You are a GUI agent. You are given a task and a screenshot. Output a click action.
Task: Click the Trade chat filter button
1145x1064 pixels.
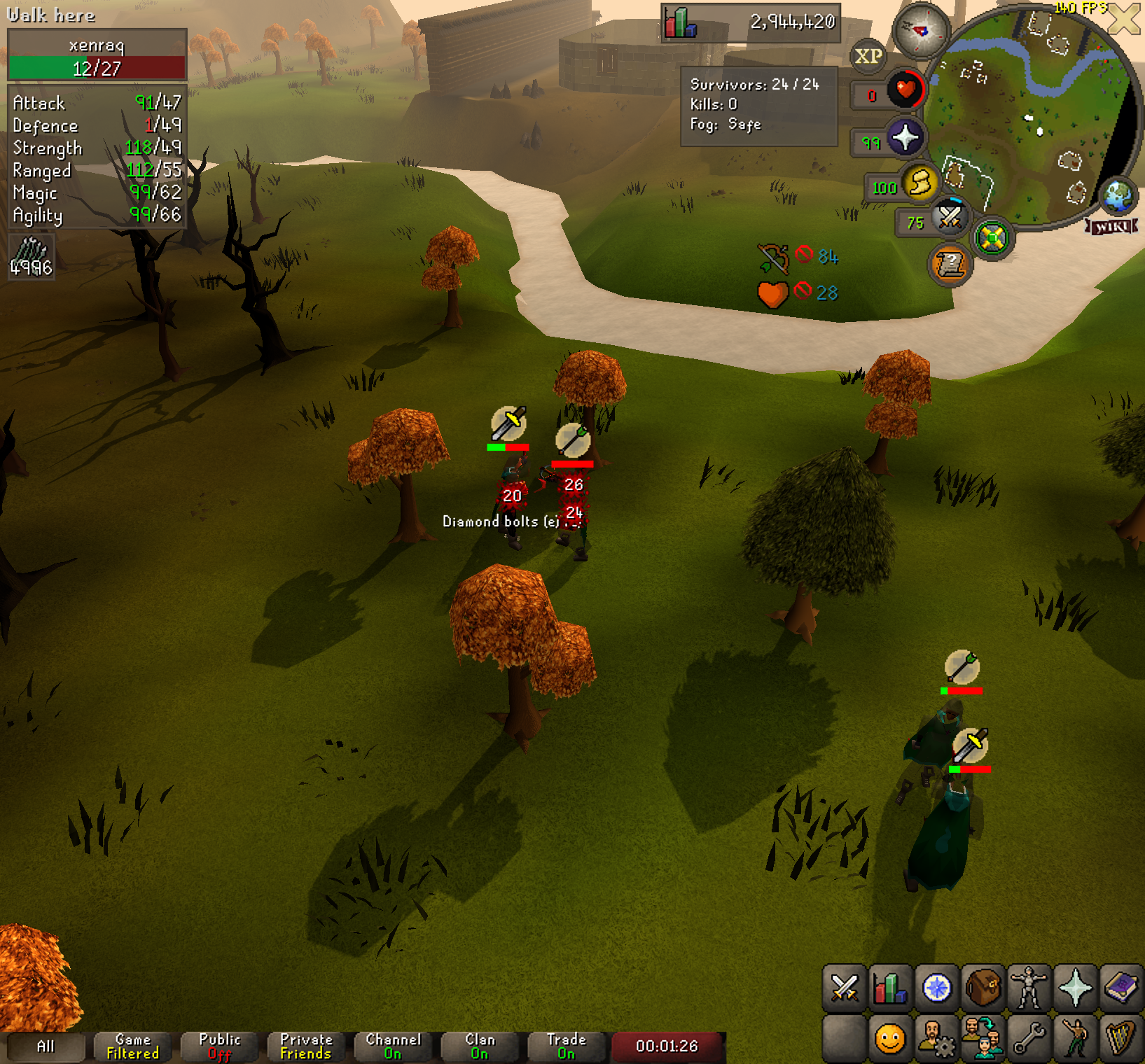click(566, 1046)
